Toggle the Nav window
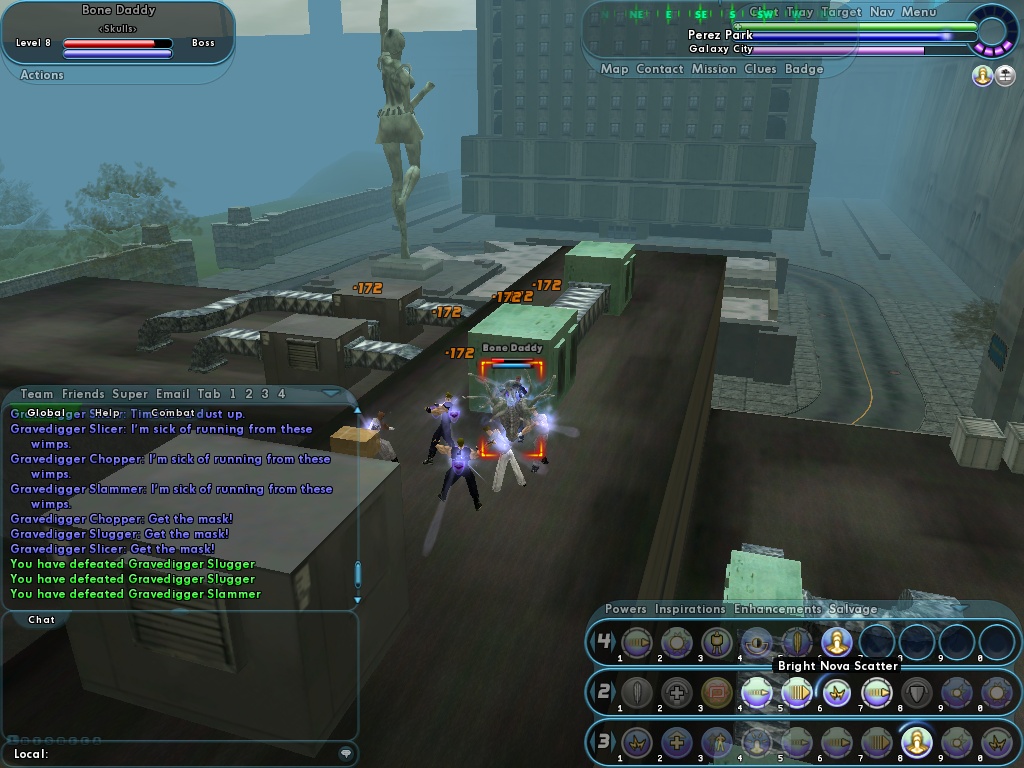 [881, 12]
